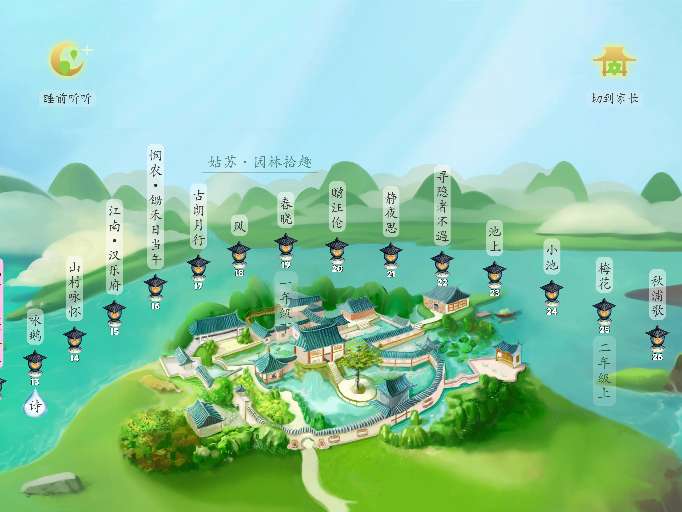Select level 22 lantern 寻隐者不遇
Viewport: 682px width, 512px height.
[442, 265]
